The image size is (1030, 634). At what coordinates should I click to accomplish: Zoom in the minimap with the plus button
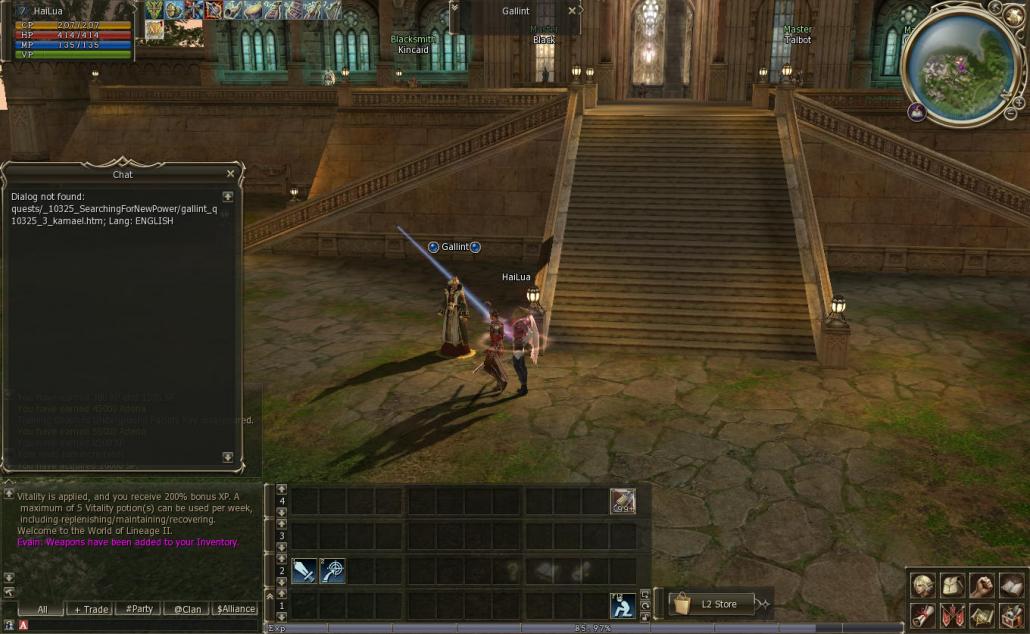pyautogui.click(x=1019, y=102)
